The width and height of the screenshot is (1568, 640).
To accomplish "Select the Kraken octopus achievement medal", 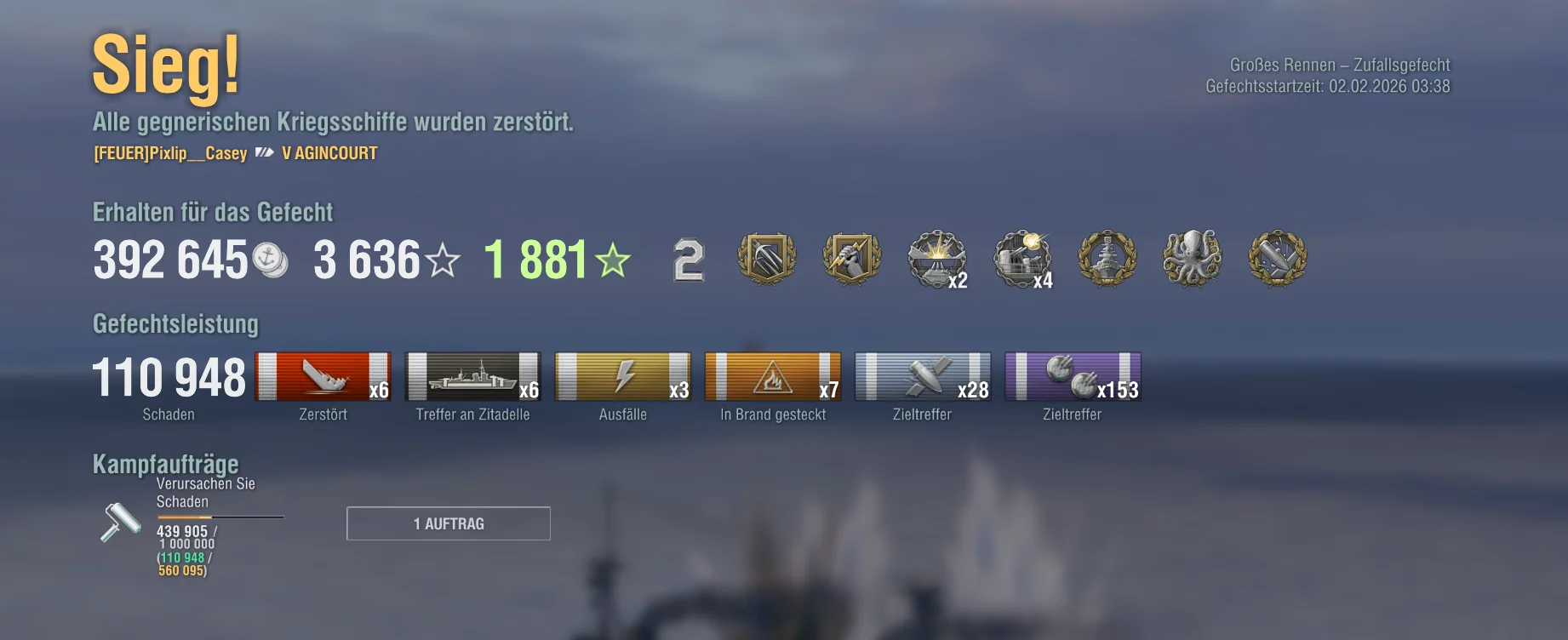I will (x=1192, y=258).
